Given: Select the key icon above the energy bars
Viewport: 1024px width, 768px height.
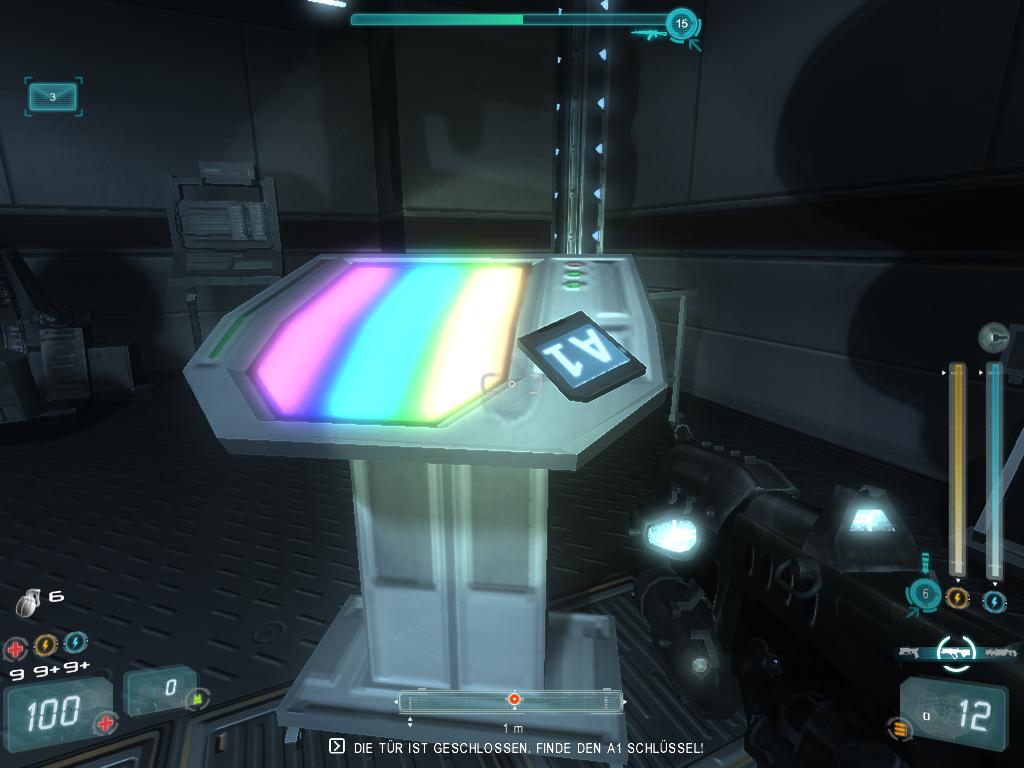Looking at the screenshot, I should coord(993,337).
